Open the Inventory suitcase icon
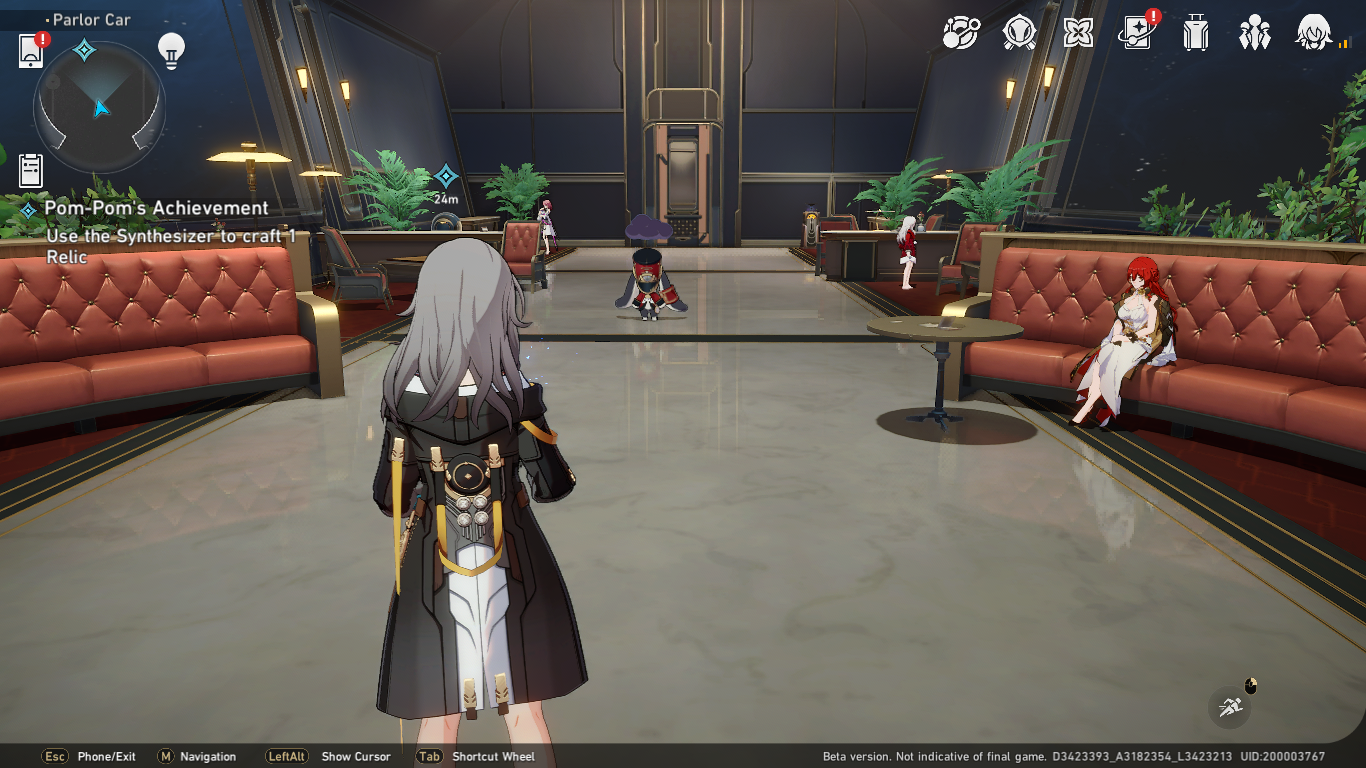The height and width of the screenshot is (768, 1366). 1196,35
